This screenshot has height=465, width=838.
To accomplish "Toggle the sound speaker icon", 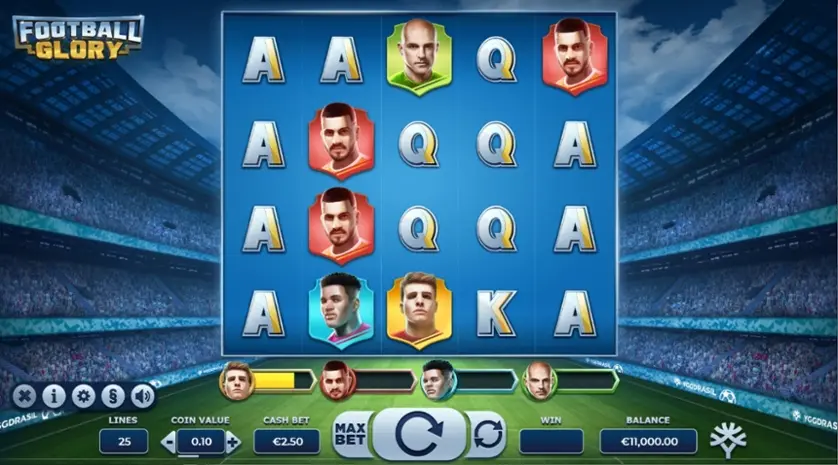I will coord(143,396).
